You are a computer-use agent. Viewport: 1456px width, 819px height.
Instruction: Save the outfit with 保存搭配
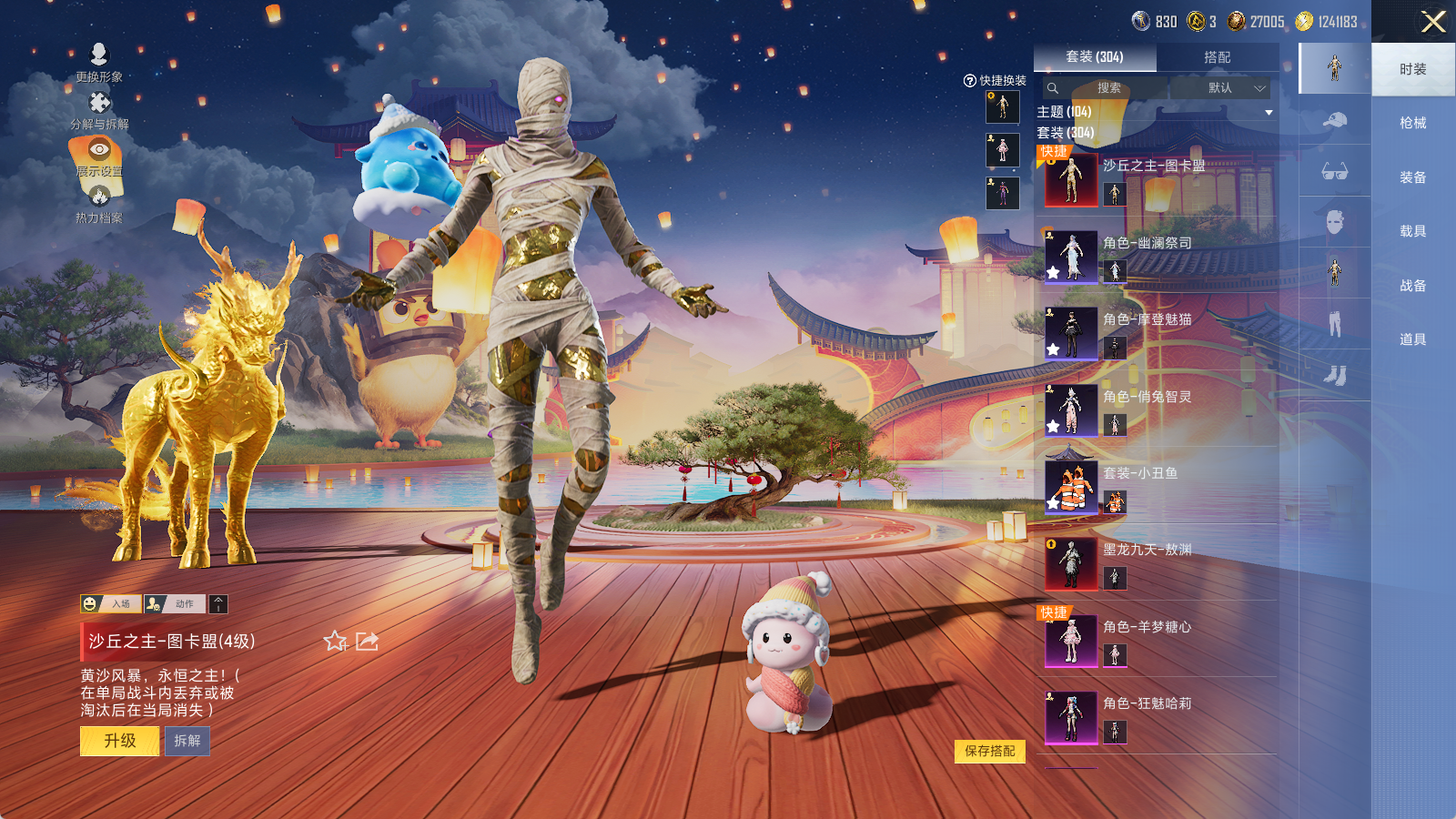tap(989, 751)
